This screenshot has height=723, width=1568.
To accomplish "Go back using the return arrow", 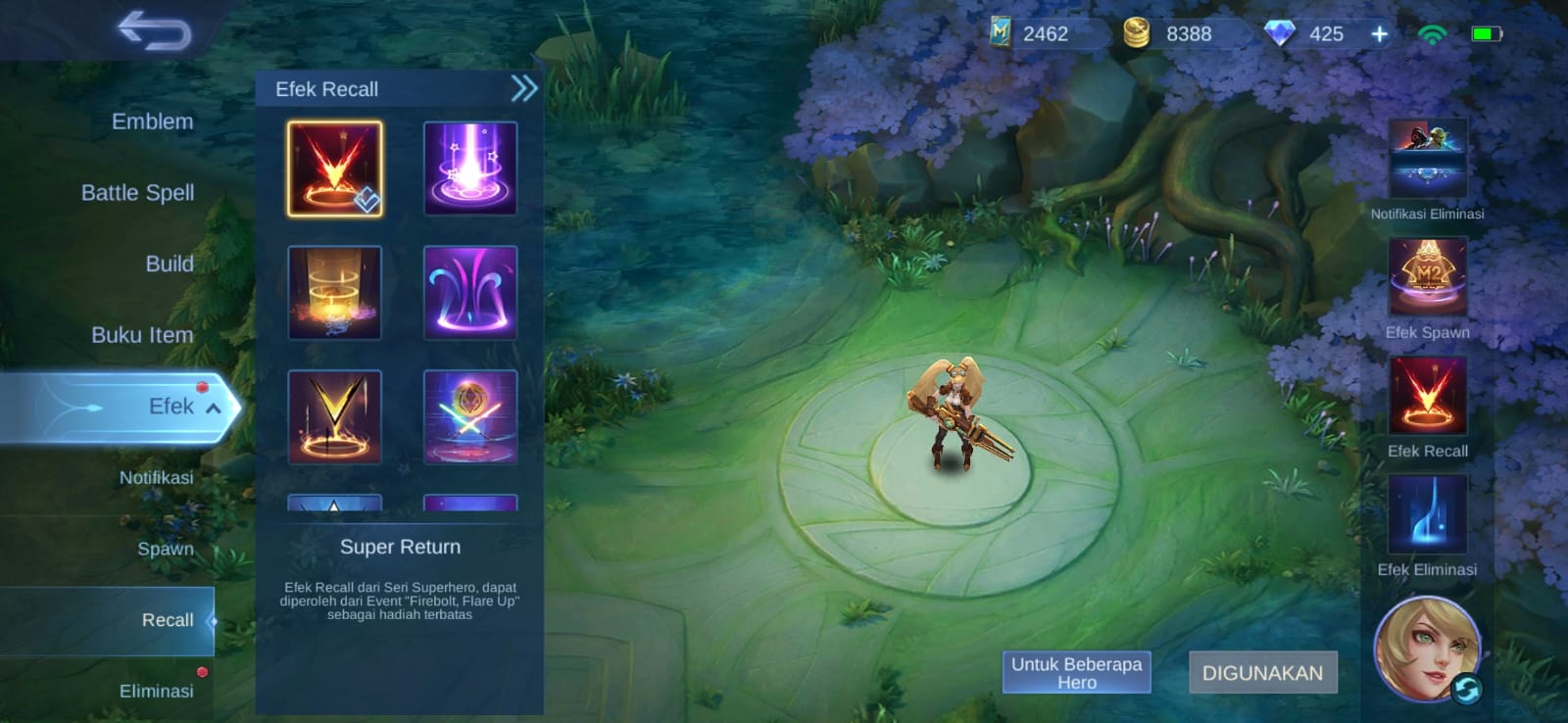I will point(154,30).
